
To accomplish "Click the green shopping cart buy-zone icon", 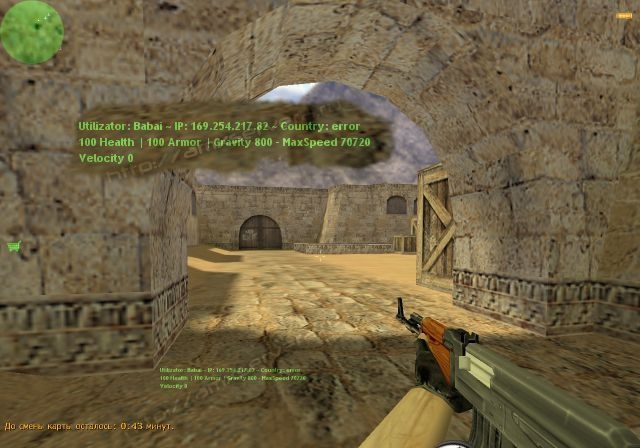I will point(14,246).
